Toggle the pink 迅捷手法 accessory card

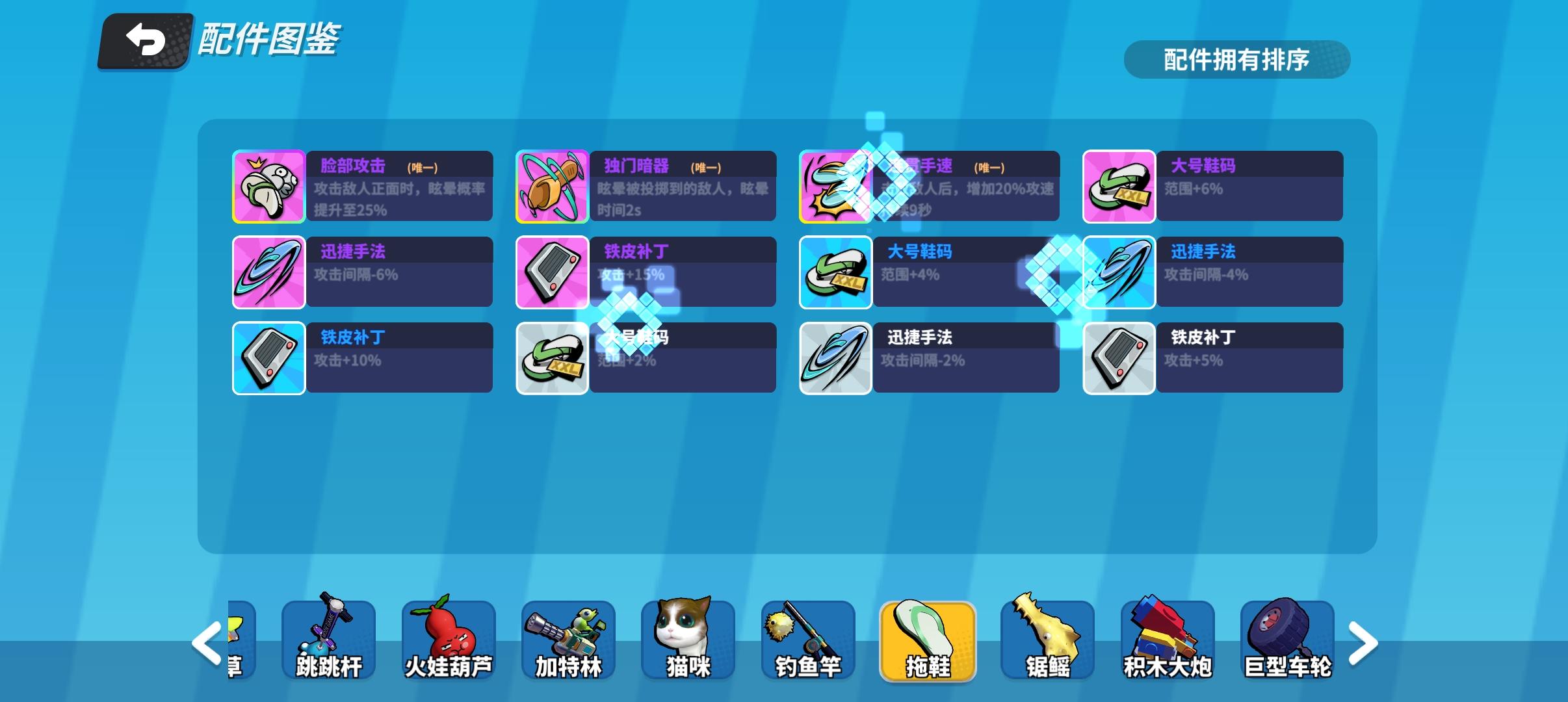click(x=268, y=272)
